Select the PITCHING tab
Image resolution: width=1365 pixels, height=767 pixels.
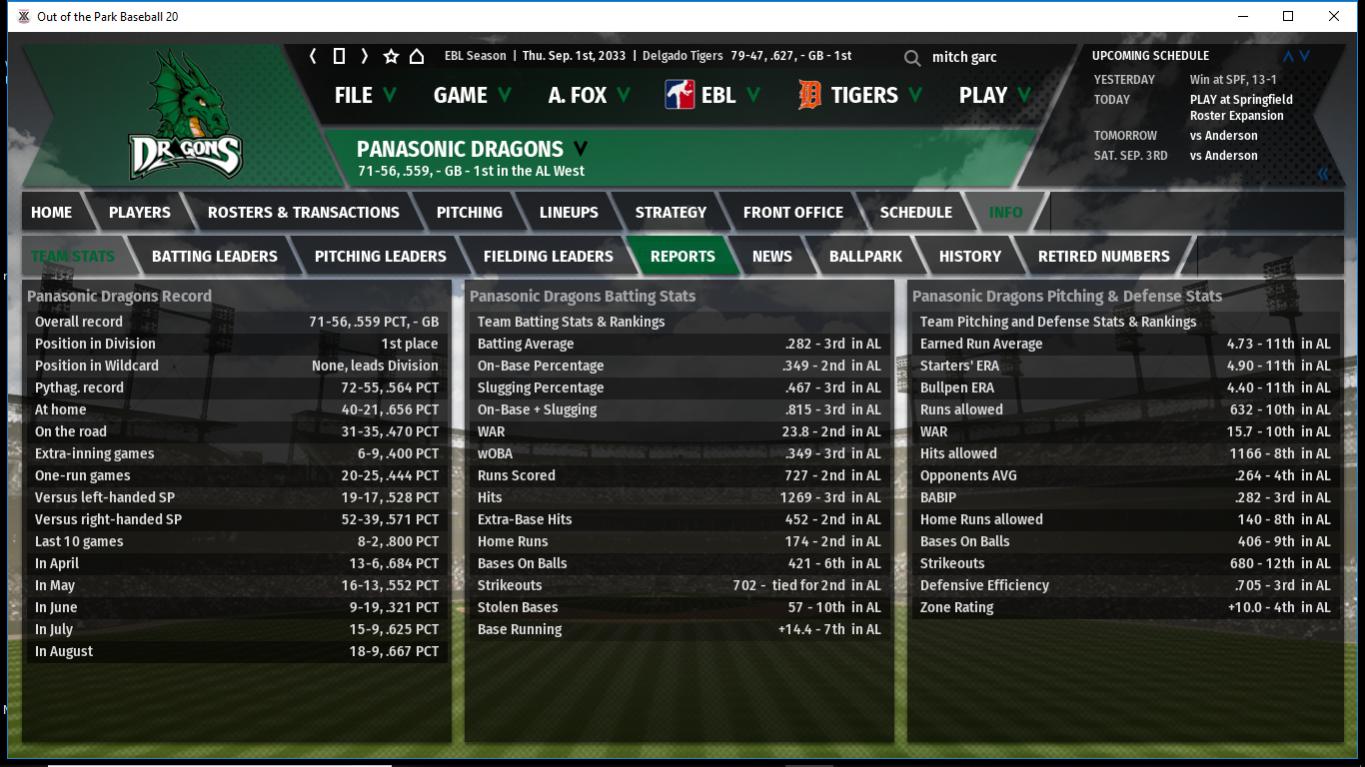(469, 212)
